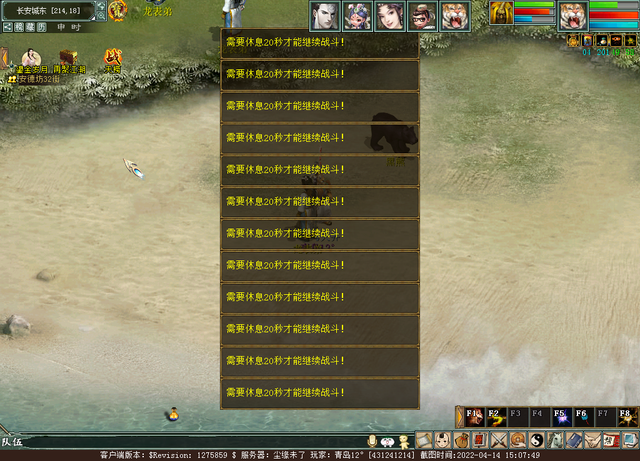640x461 pixels.
Task: Open the yin-yang symbol menu
Action: click(x=535, y=440)
